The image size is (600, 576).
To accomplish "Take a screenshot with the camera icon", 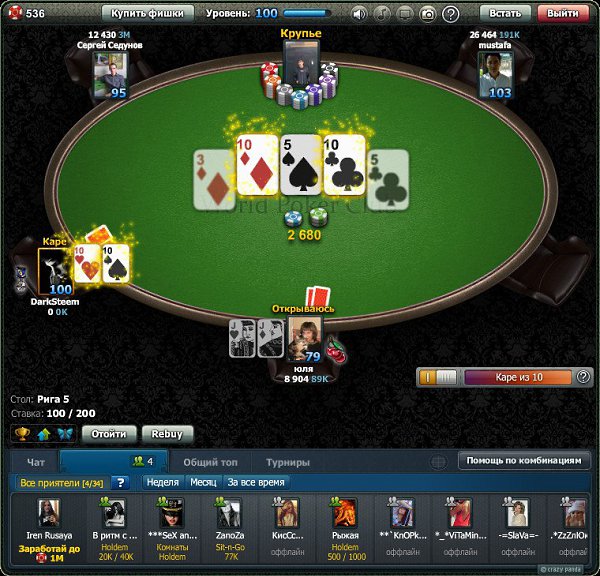I will (x=427, y=14).
